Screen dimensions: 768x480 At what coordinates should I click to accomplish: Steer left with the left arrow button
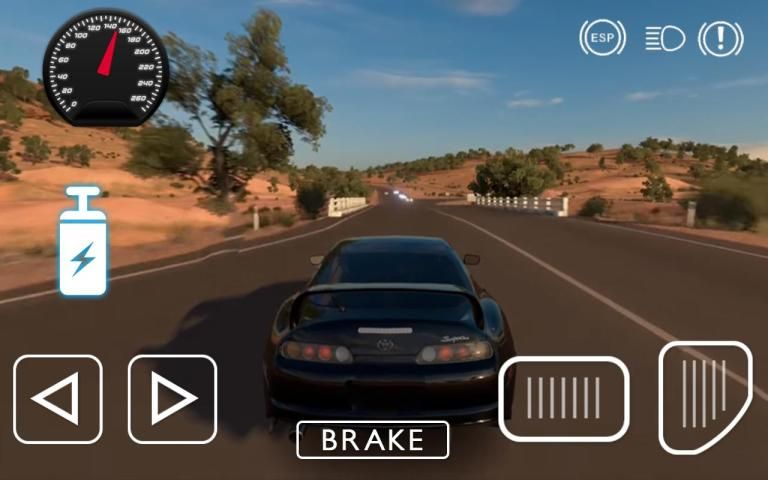tap(58, 399)
